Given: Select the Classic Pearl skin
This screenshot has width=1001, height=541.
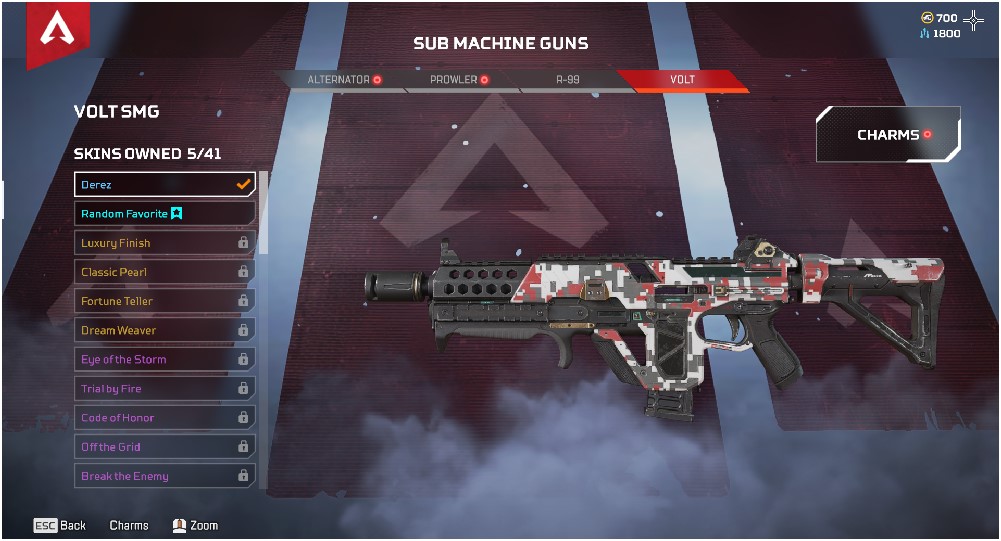Looking at the screenshot, I should [165, 272].
